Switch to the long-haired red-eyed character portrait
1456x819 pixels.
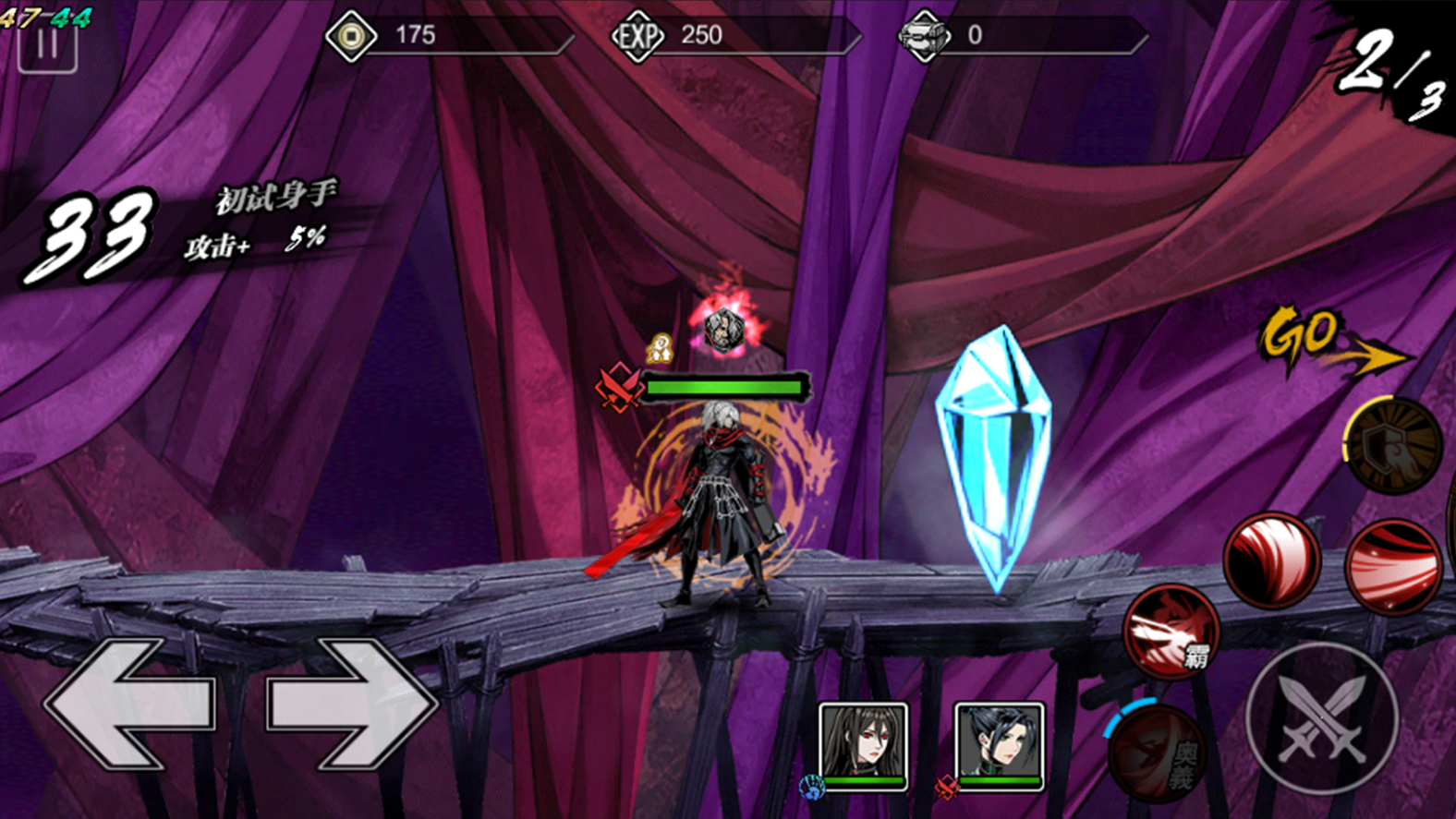click(864, 743)
